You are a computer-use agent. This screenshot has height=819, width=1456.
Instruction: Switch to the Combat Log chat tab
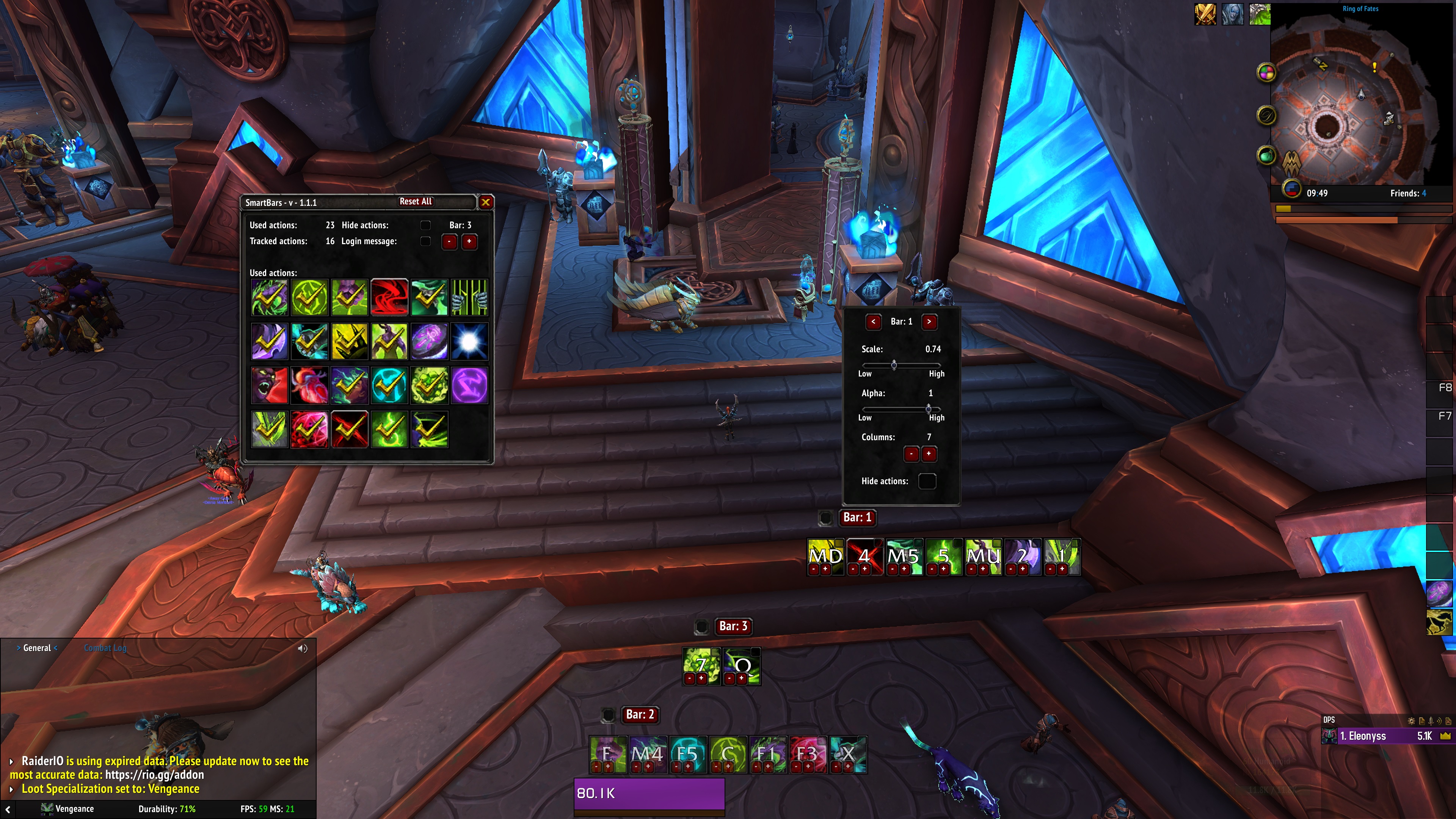[x=105, y=648]
